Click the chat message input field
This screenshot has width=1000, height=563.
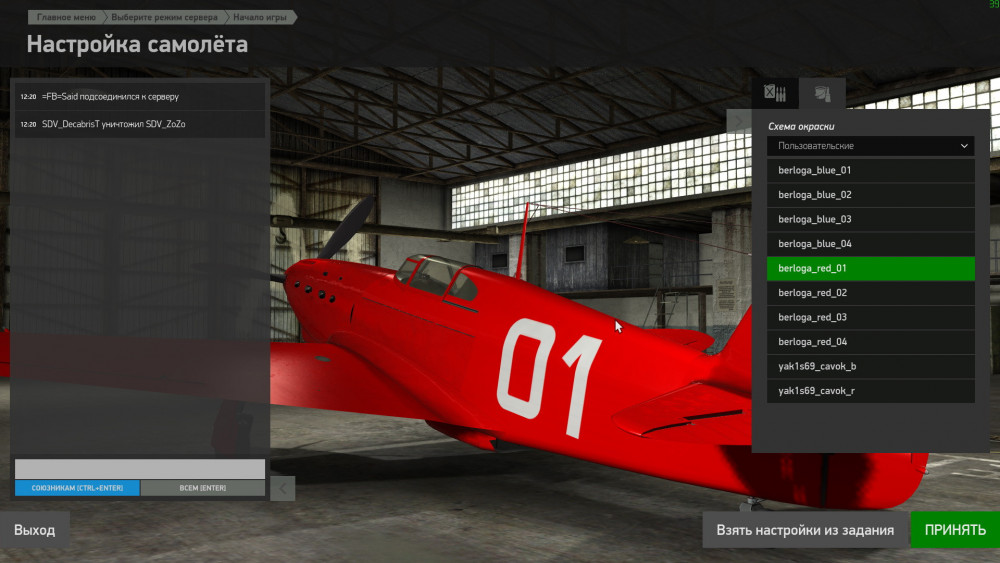[140, 469]
